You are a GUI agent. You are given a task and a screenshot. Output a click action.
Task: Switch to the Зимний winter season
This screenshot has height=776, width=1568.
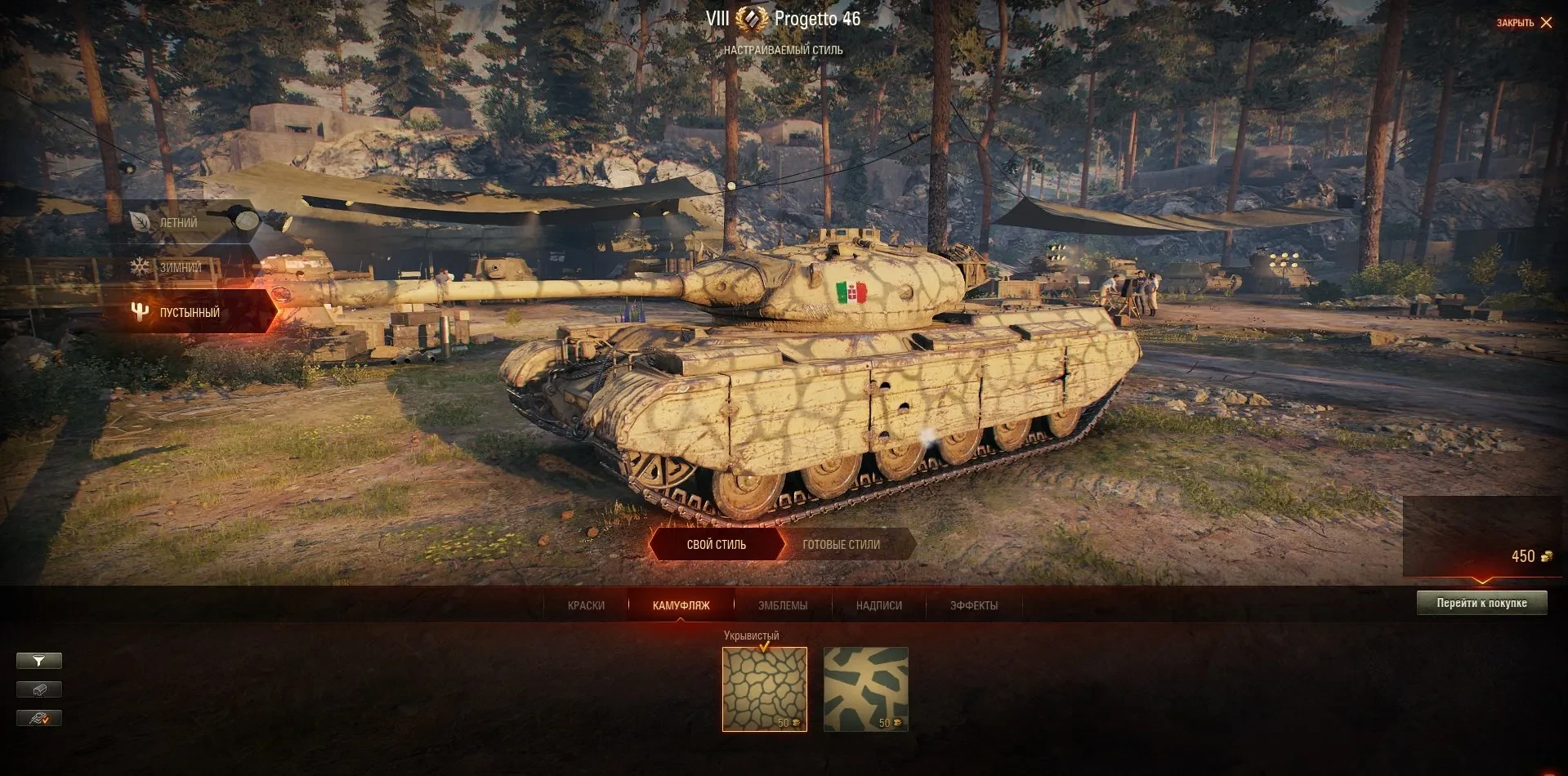(180, 267)
